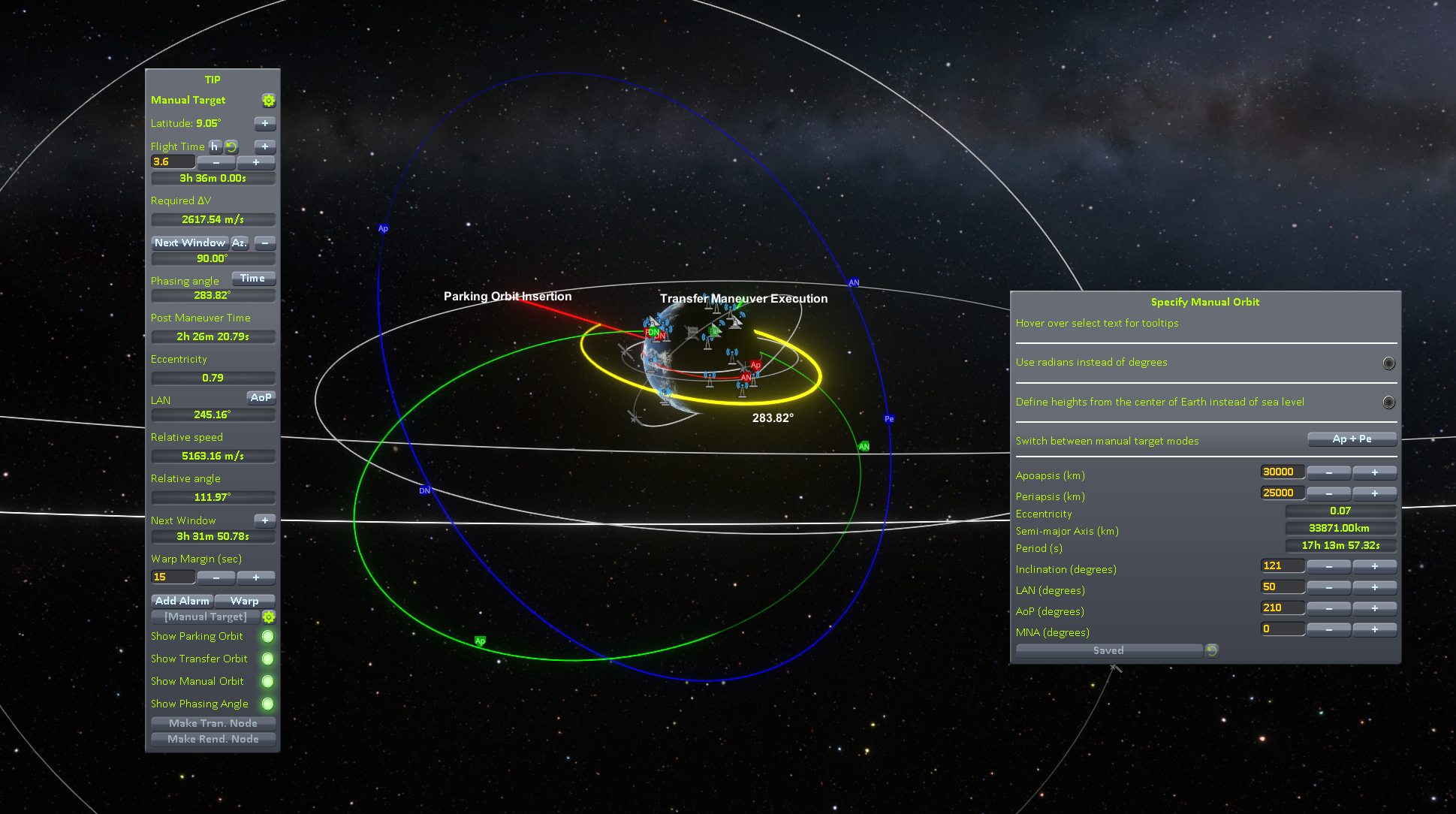Hide the Manual Orbit display
Image resolution: width=1456 pixels, height=814 pixels.
pyautogui.click(x=267, y=682)
